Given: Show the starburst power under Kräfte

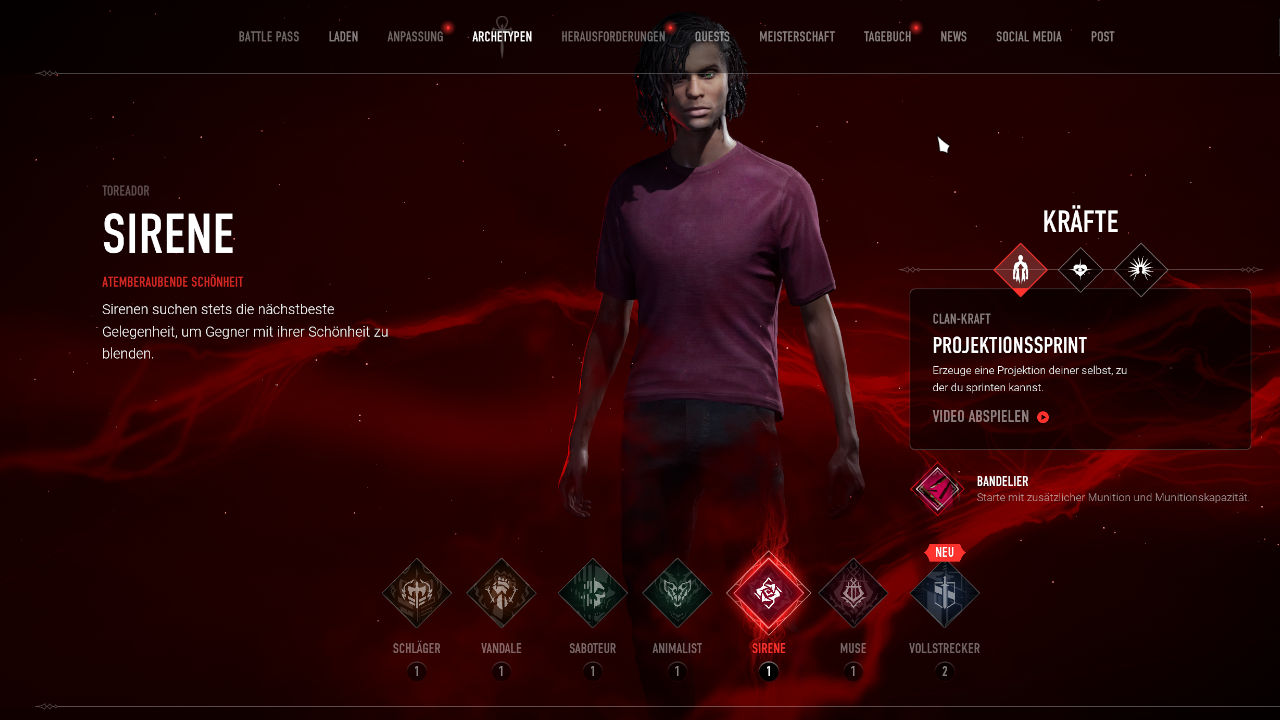Looking at the screenshot, I should 1141,270.
